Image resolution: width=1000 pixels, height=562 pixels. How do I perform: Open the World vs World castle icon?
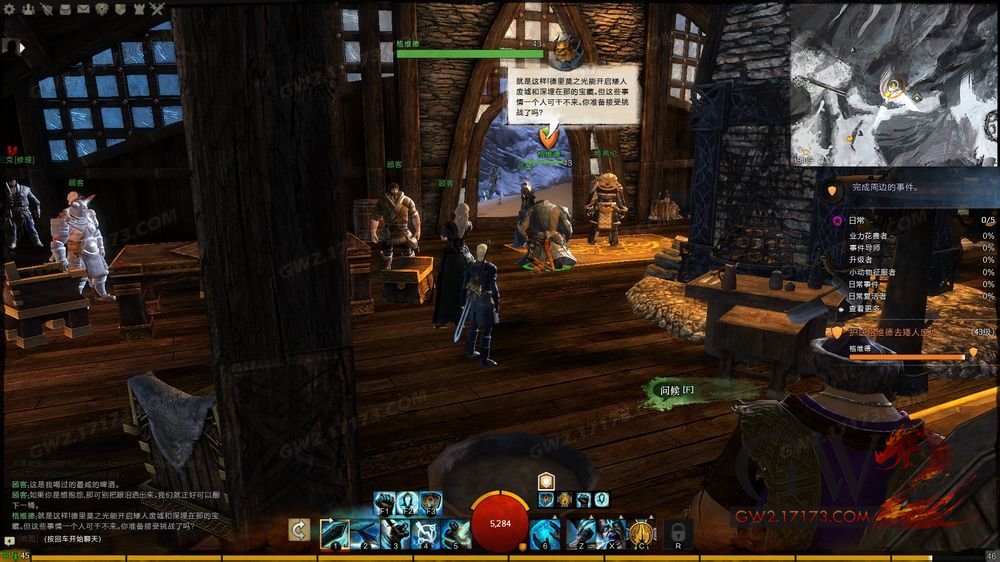click(138, 9)
